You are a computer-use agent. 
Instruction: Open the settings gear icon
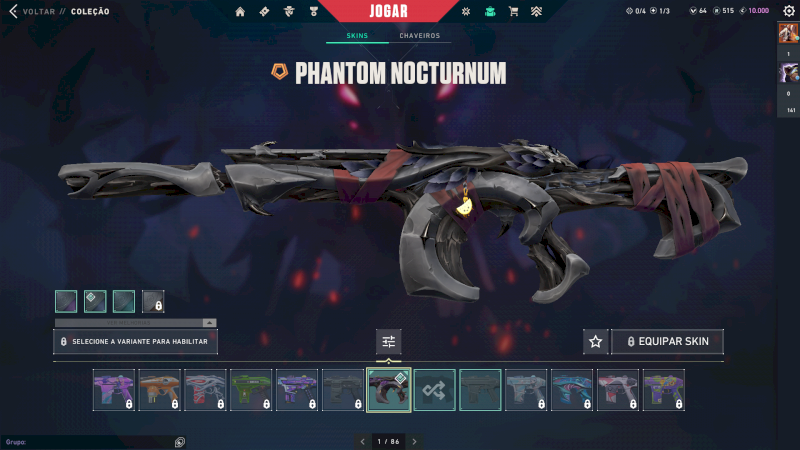coord(788,11)
